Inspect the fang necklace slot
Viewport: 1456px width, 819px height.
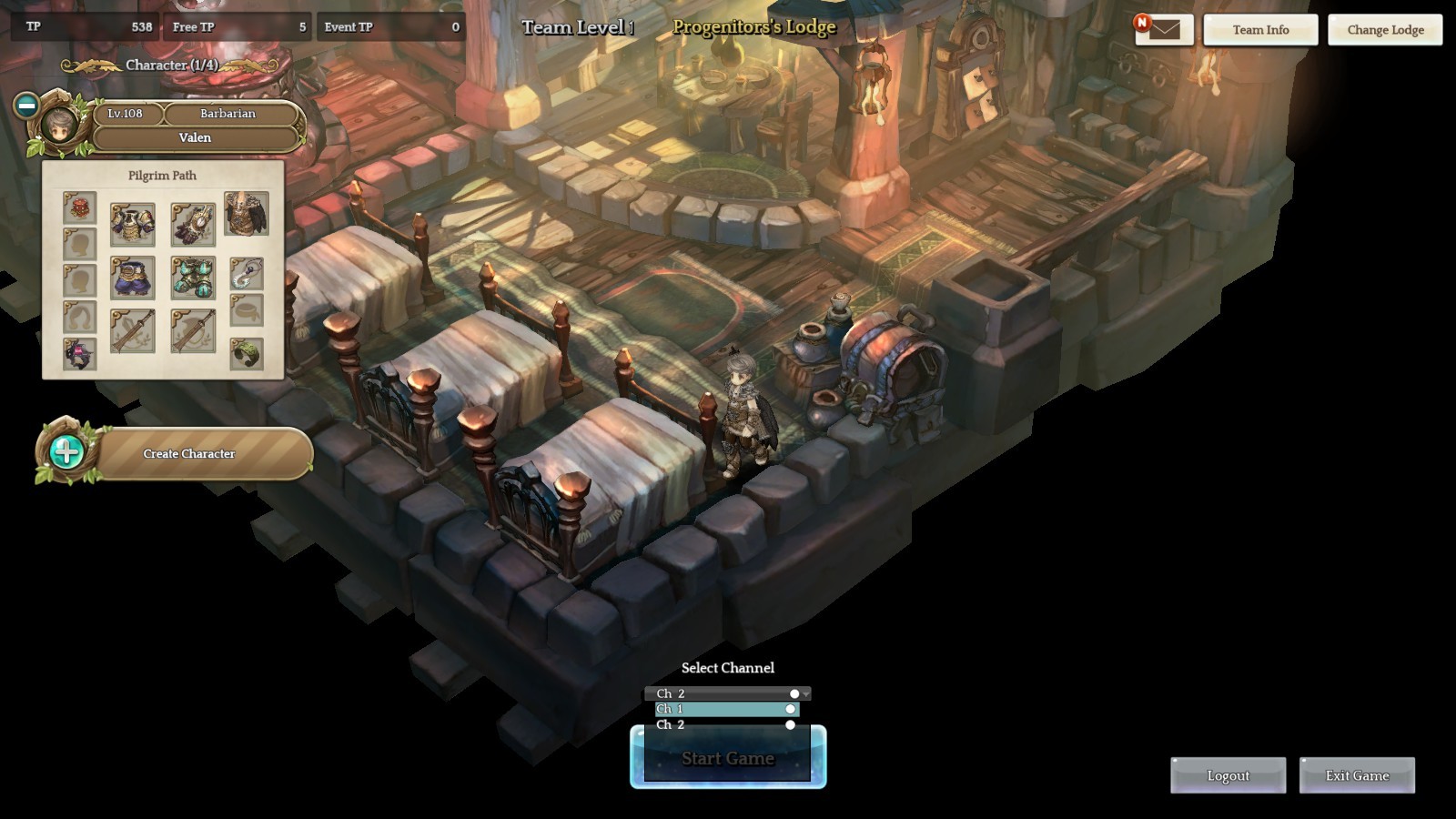coord(247,272)
